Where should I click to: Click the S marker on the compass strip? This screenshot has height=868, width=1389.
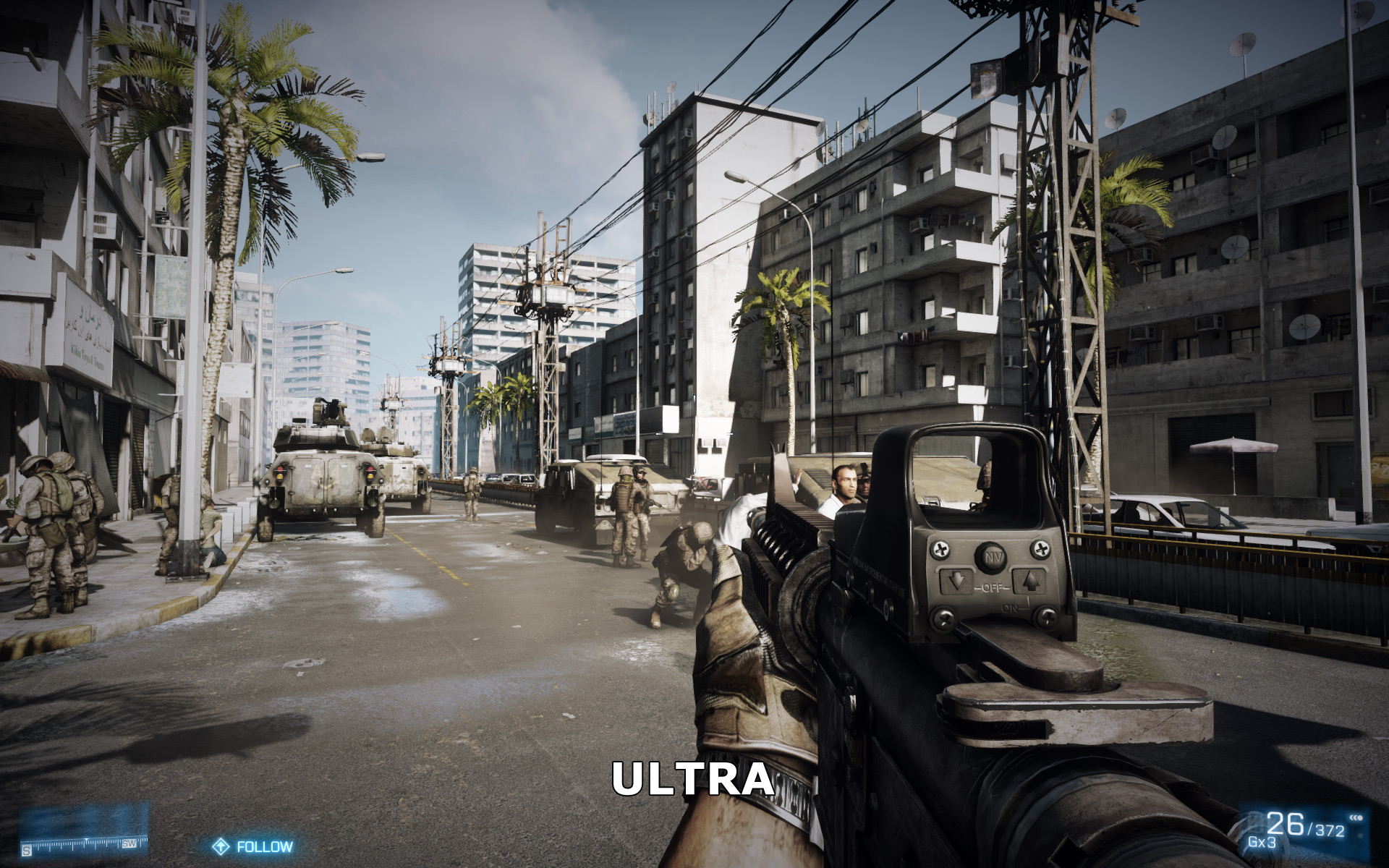coord(27,848)
